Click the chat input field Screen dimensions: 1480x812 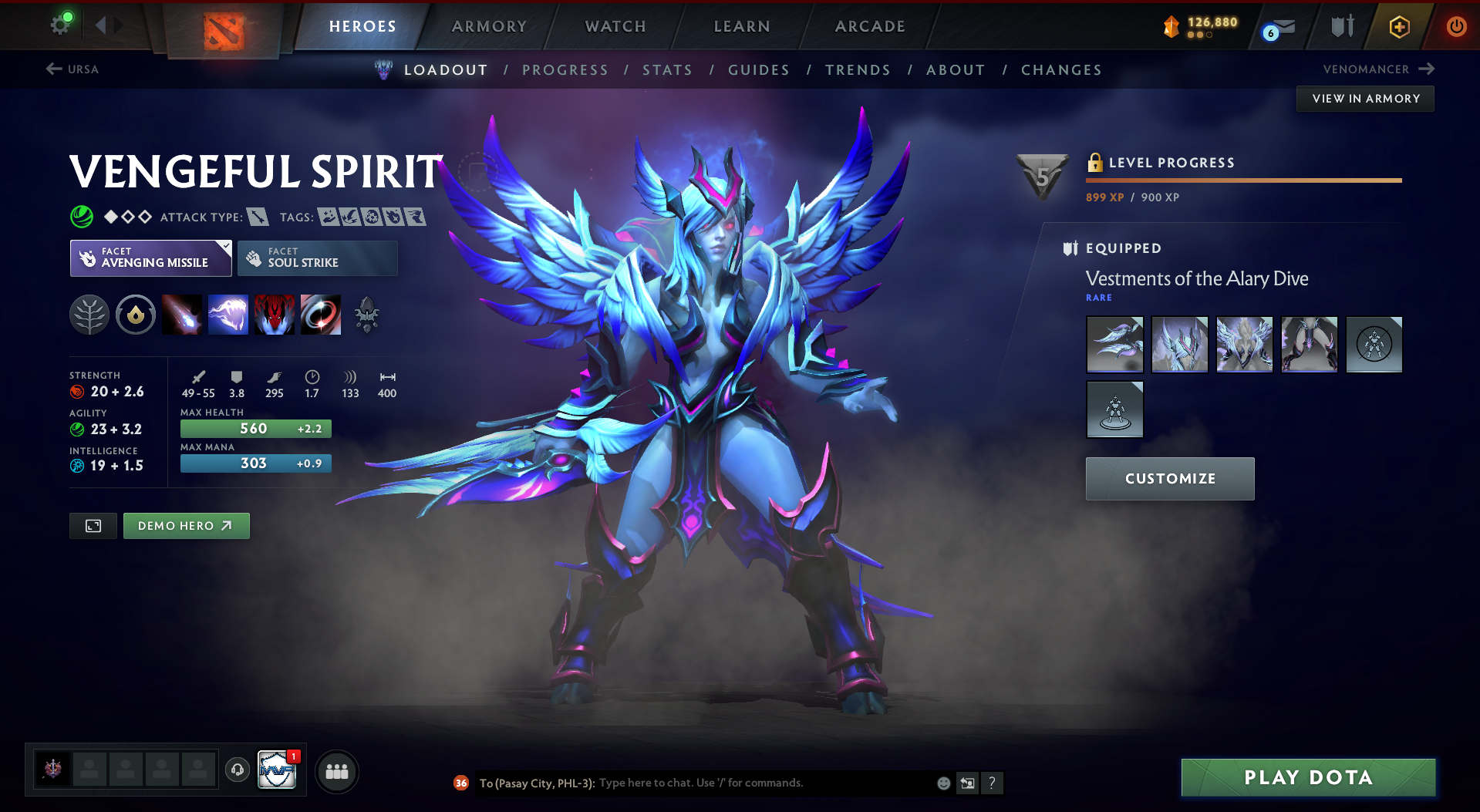coord(764,783)
